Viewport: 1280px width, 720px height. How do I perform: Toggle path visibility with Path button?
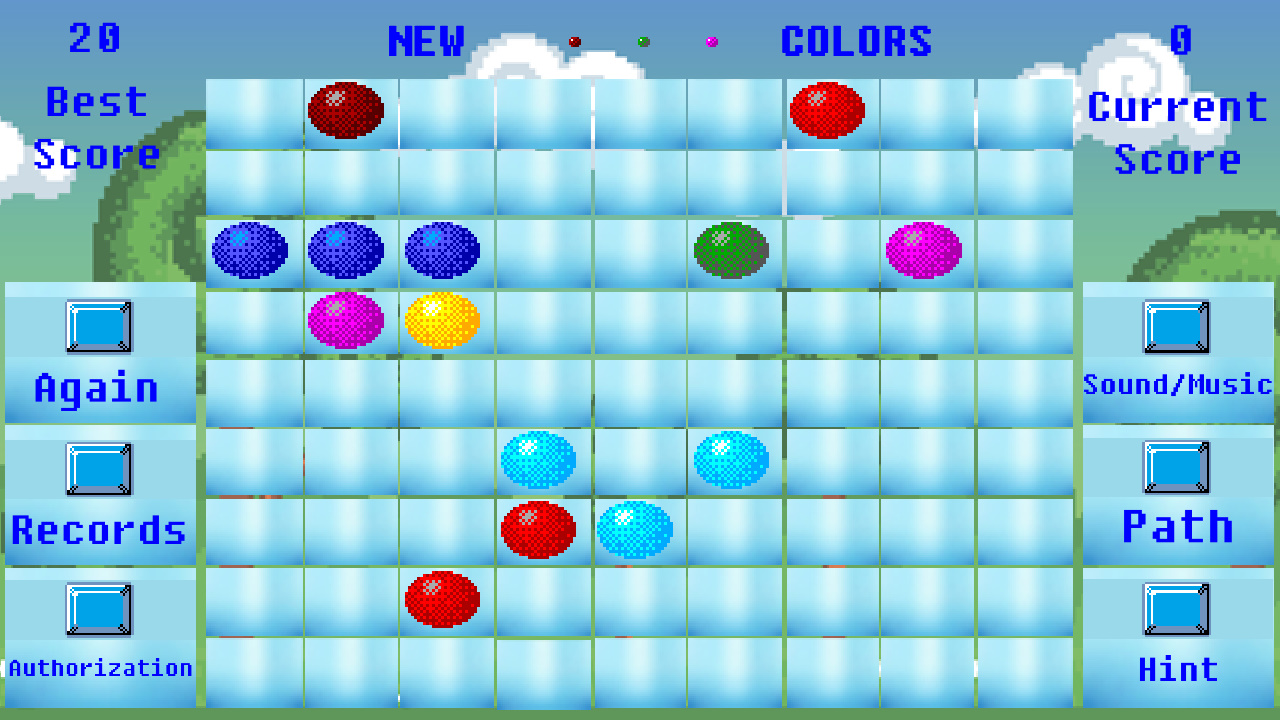click(x=1178, y=467)
